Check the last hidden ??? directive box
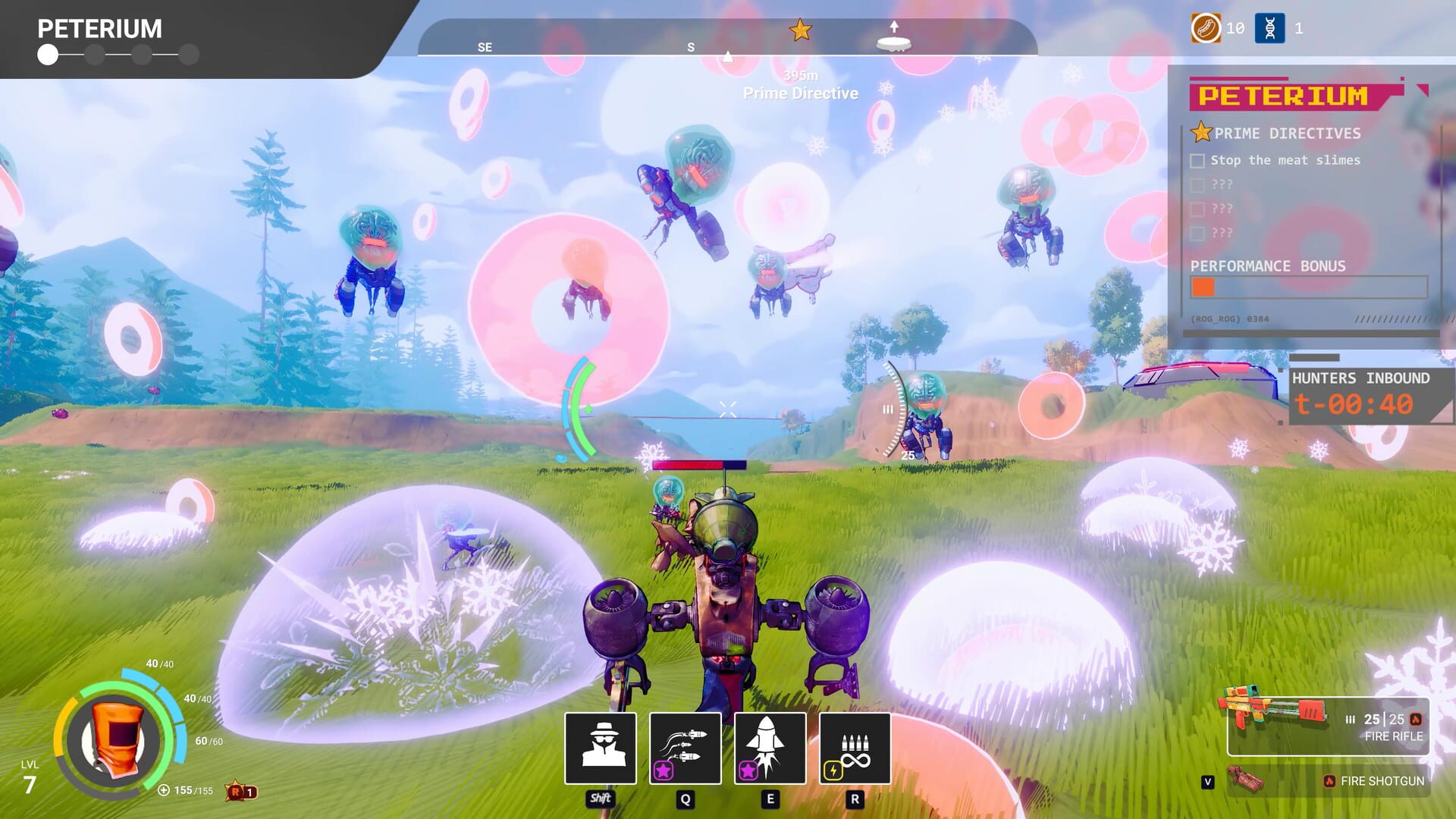 tap(1199, 234)
